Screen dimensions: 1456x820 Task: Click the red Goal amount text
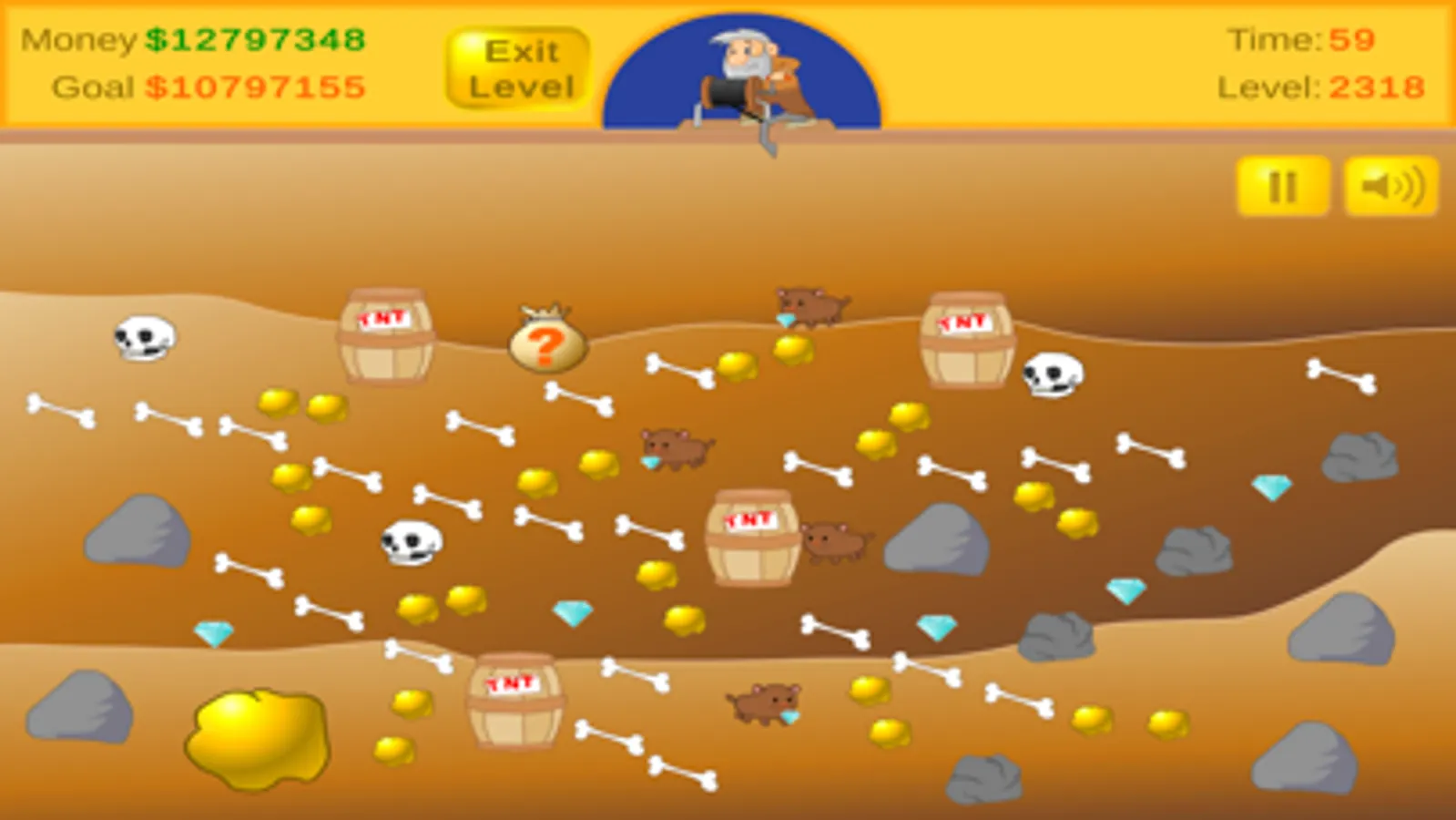pyautogui.click(x=254, y=88)
